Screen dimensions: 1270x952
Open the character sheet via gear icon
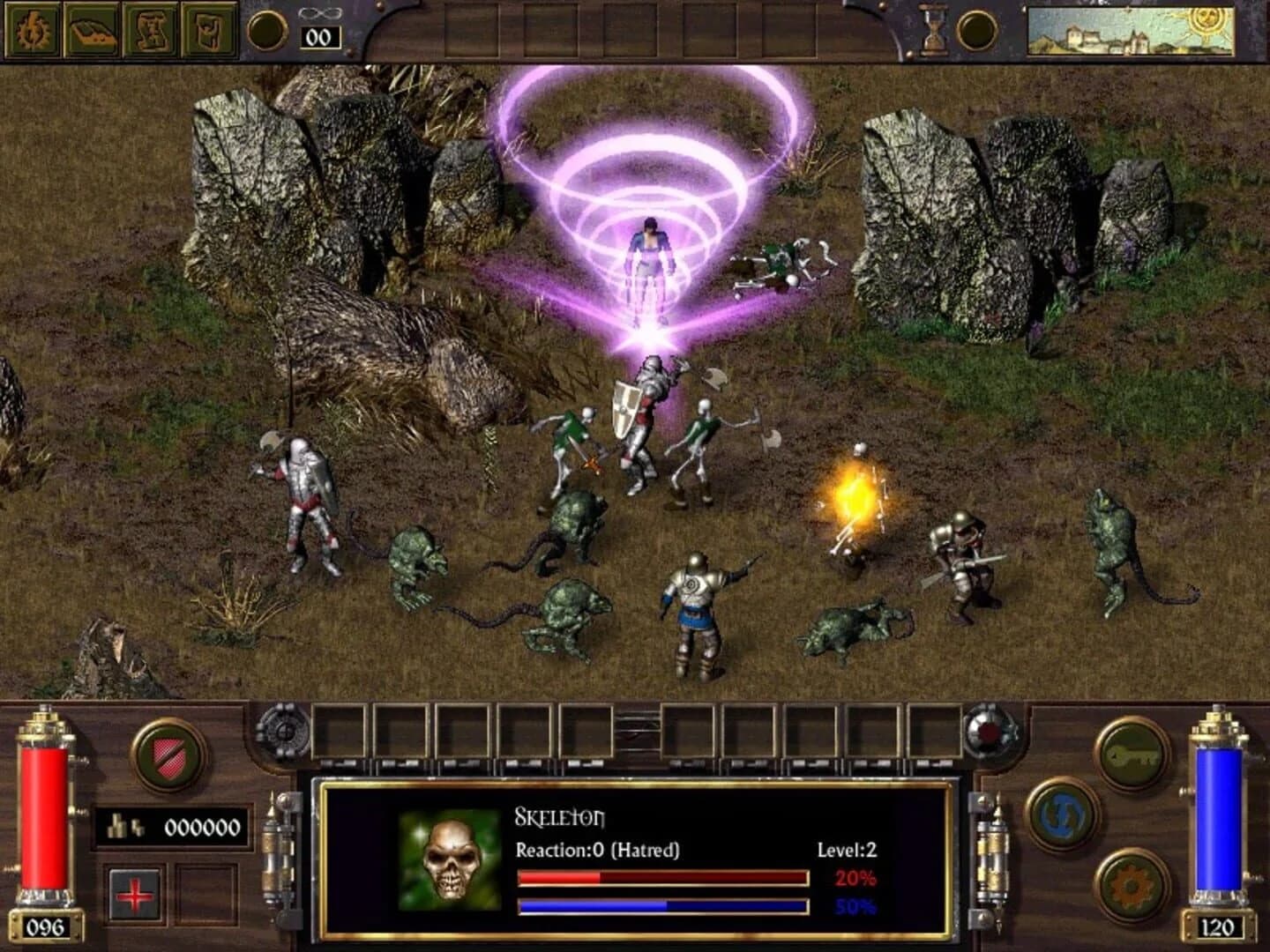[34, 31]
